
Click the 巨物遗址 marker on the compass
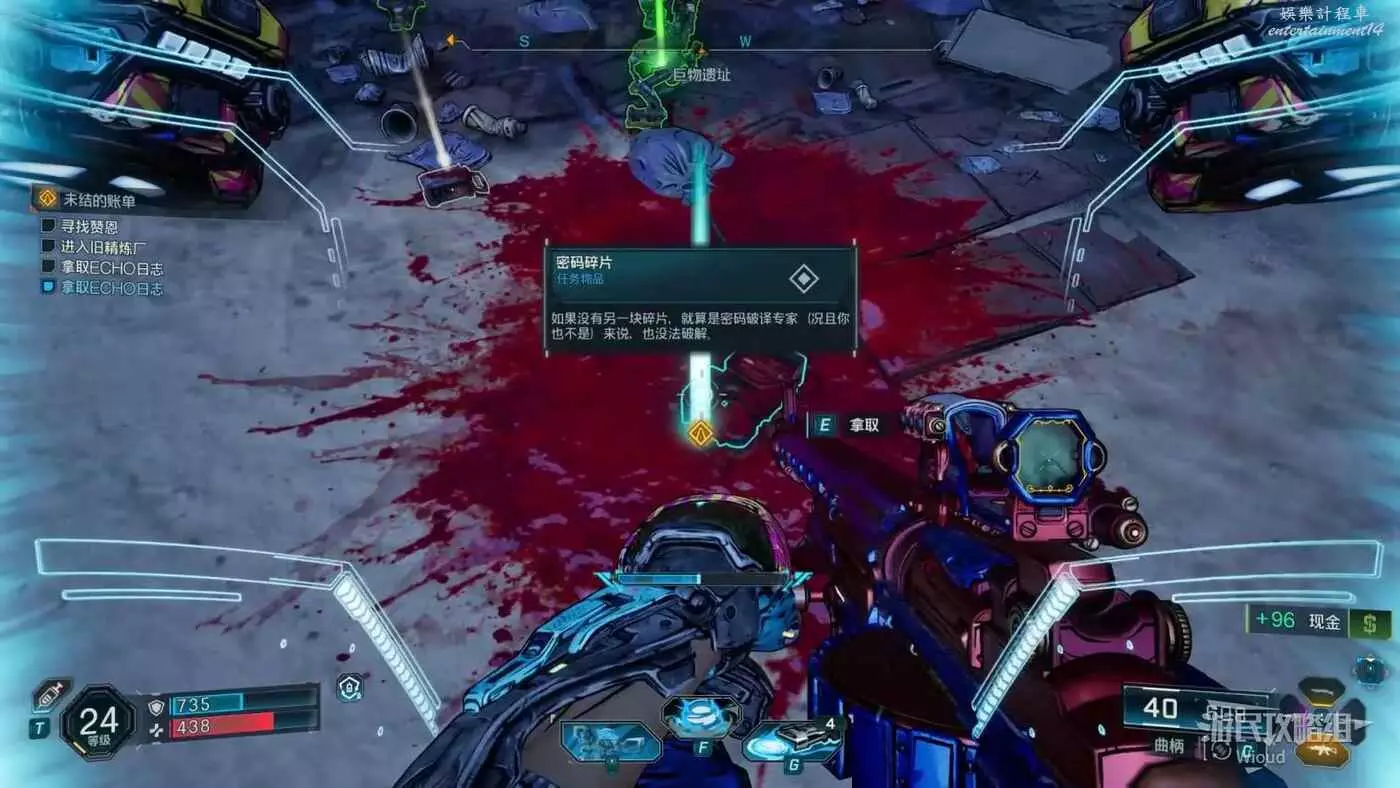tap(701, 74)
